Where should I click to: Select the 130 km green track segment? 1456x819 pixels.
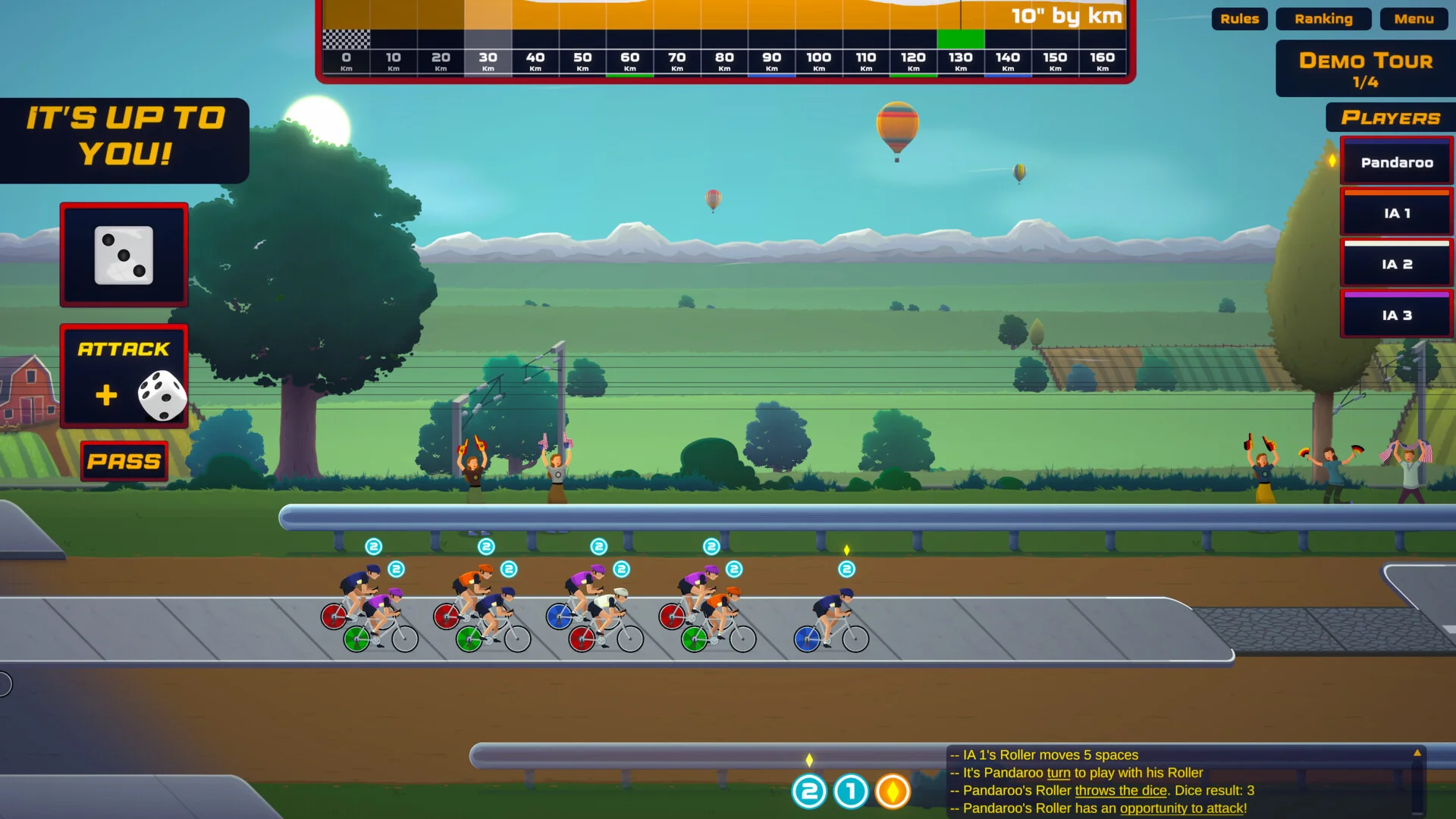click(x=960, y=39)
